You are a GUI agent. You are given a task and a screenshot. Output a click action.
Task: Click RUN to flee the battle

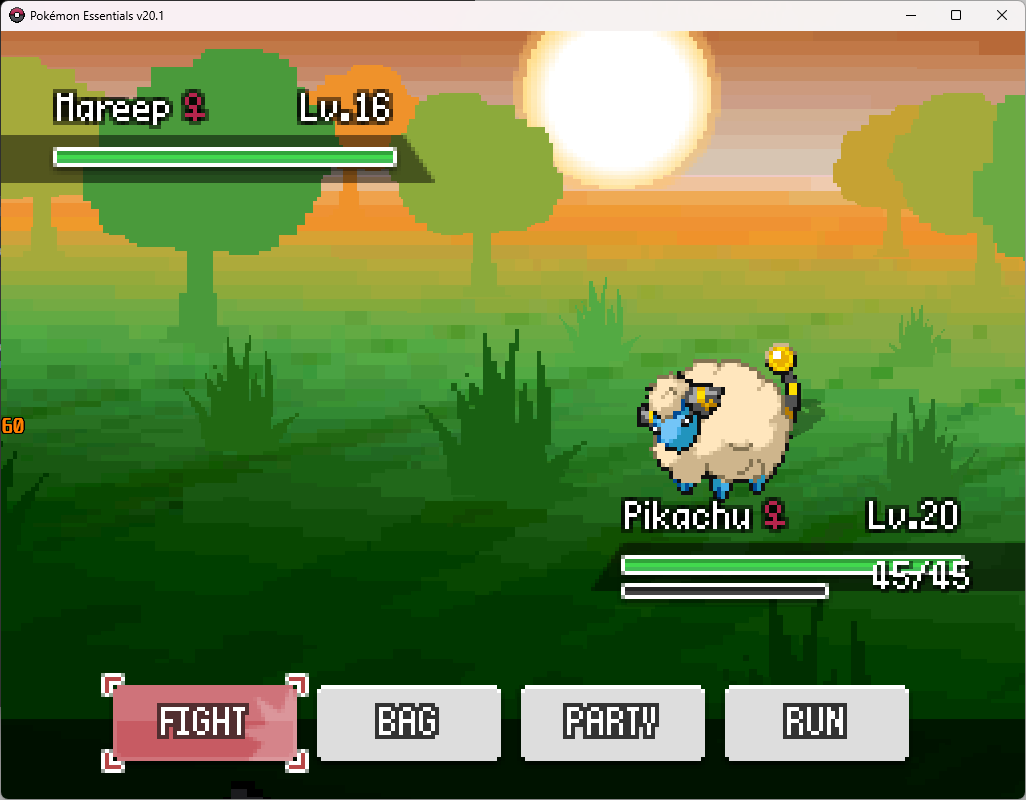point(816,722)
